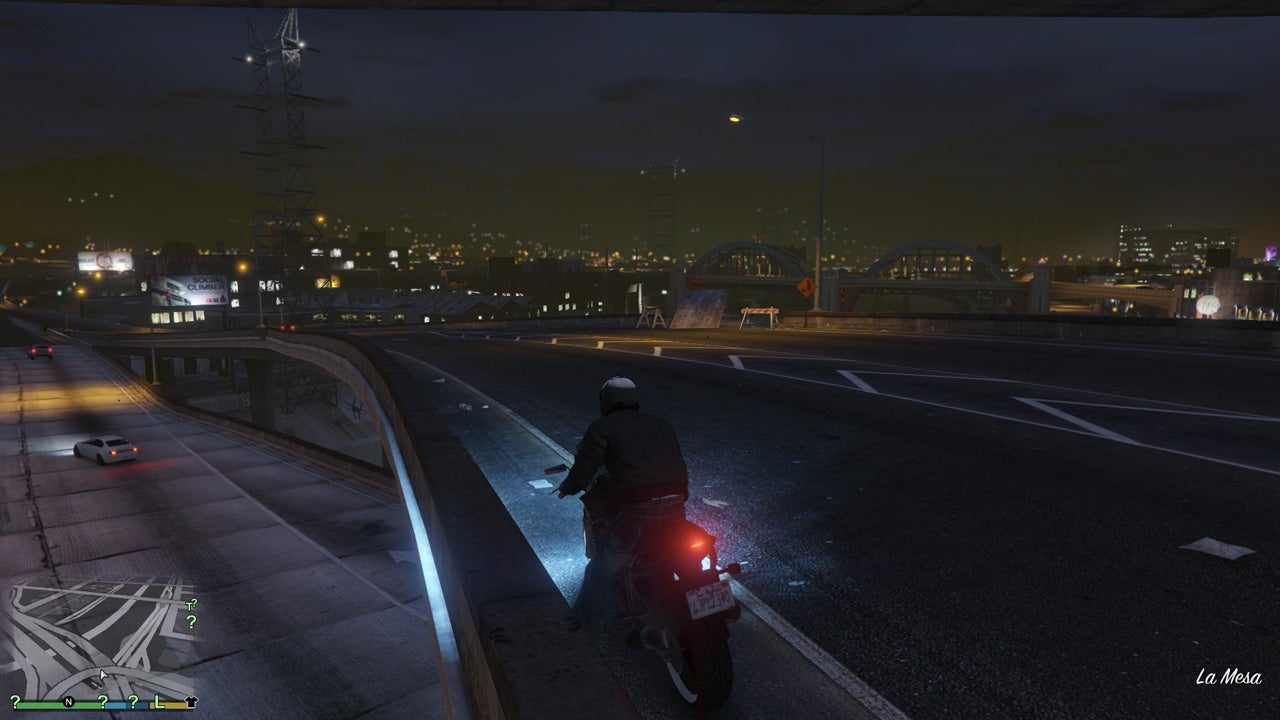Click the question mark at the health bar's left end
The image size is (1280, 720).
pyautogui.click(x=14, y=701)
